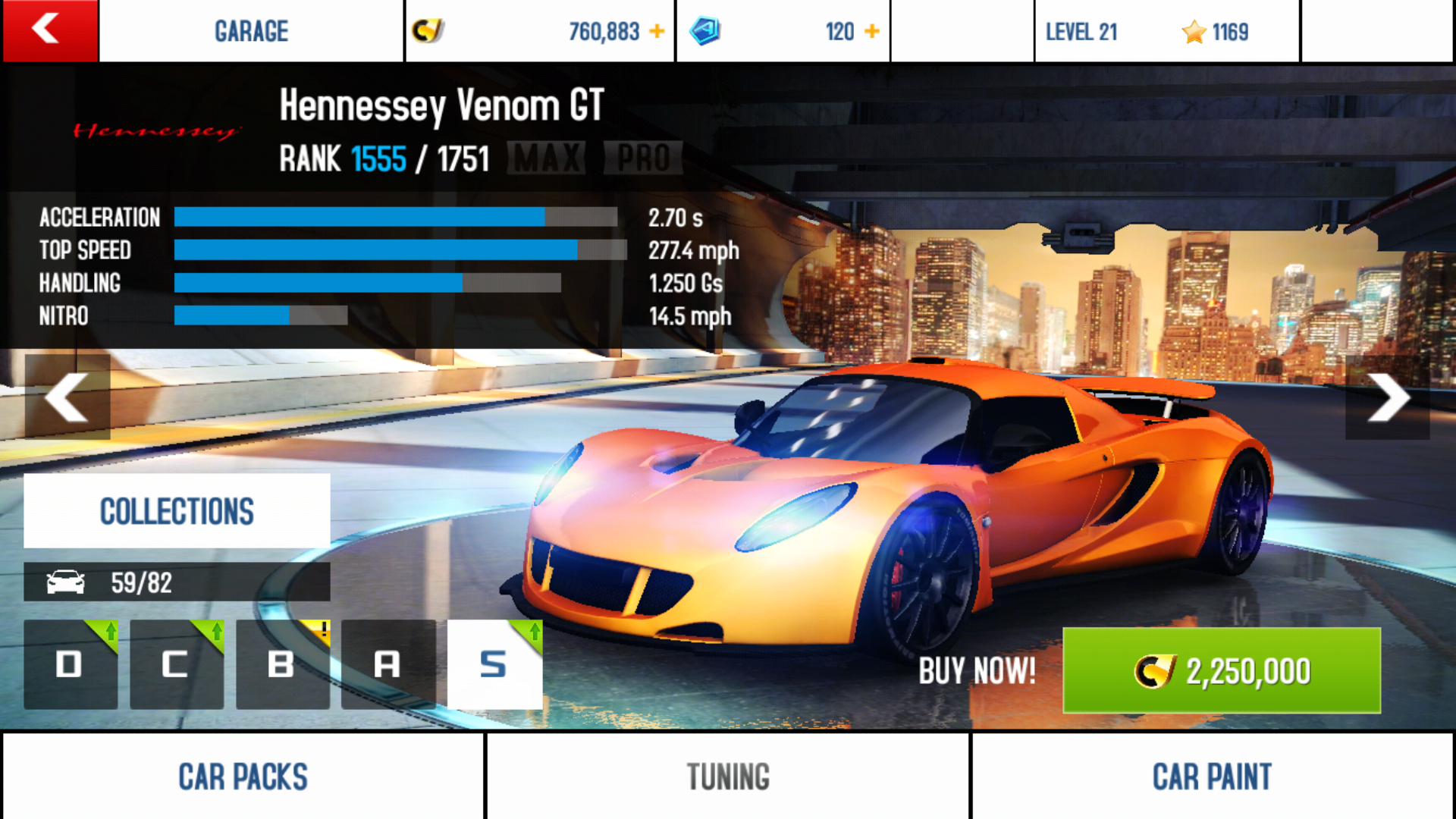Add more credits with the plus icon
Viewport: 1456px width, 819px height.
(x=657, y=31)
